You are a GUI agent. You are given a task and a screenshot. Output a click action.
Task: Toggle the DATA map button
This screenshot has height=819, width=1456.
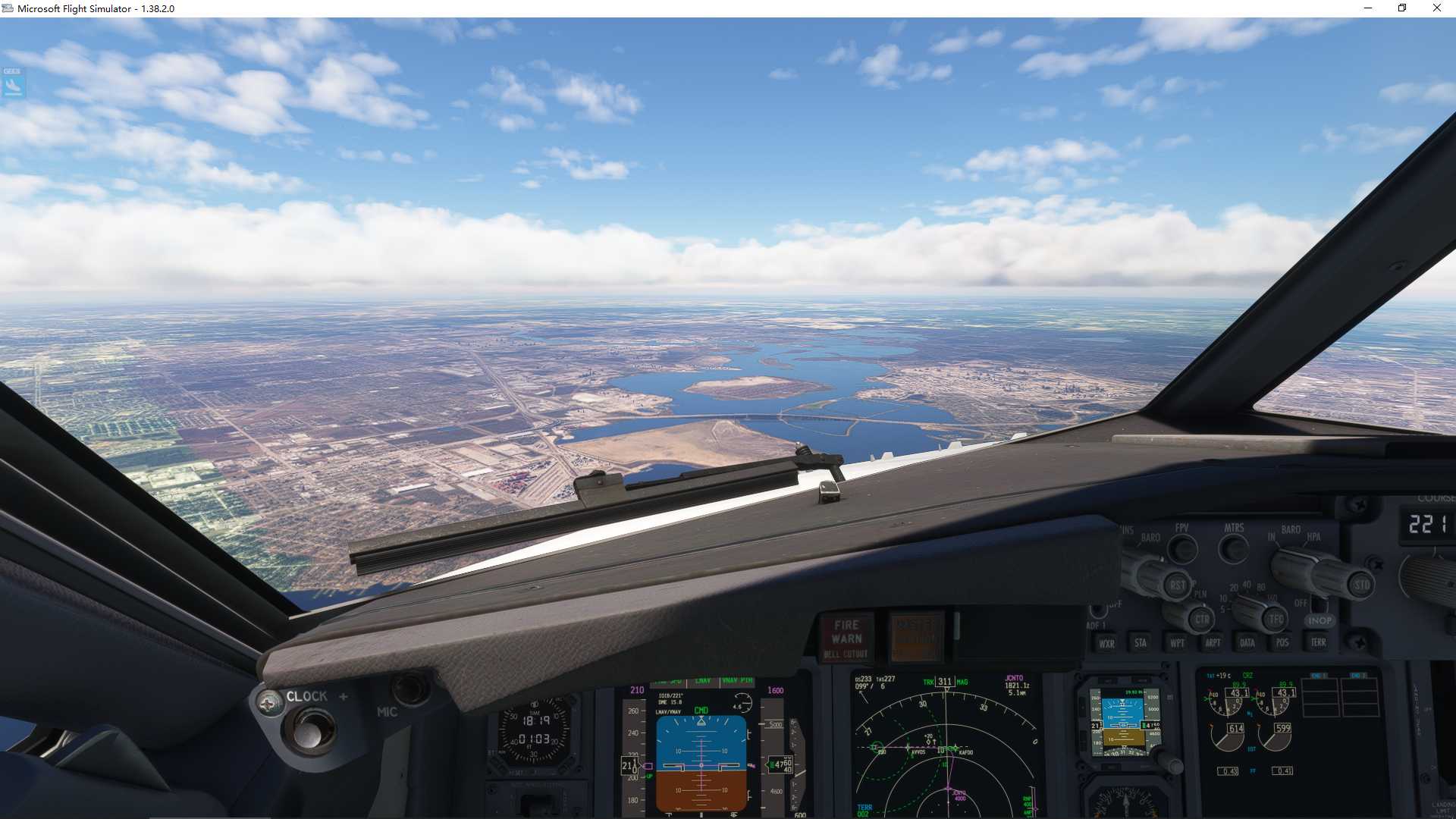pos(1247,643)
